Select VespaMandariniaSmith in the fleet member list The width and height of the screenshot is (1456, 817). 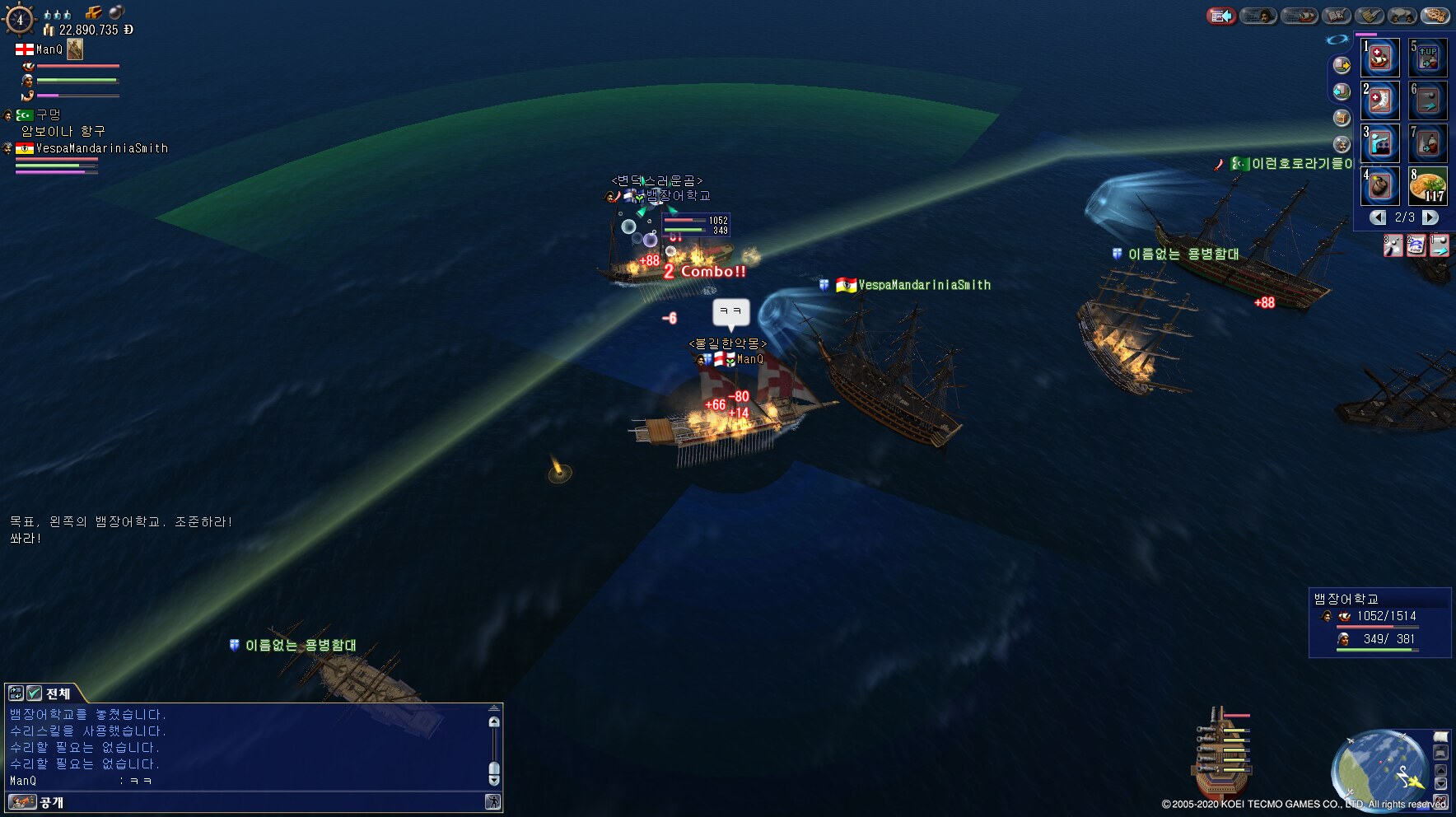click(x=101, y=148)
